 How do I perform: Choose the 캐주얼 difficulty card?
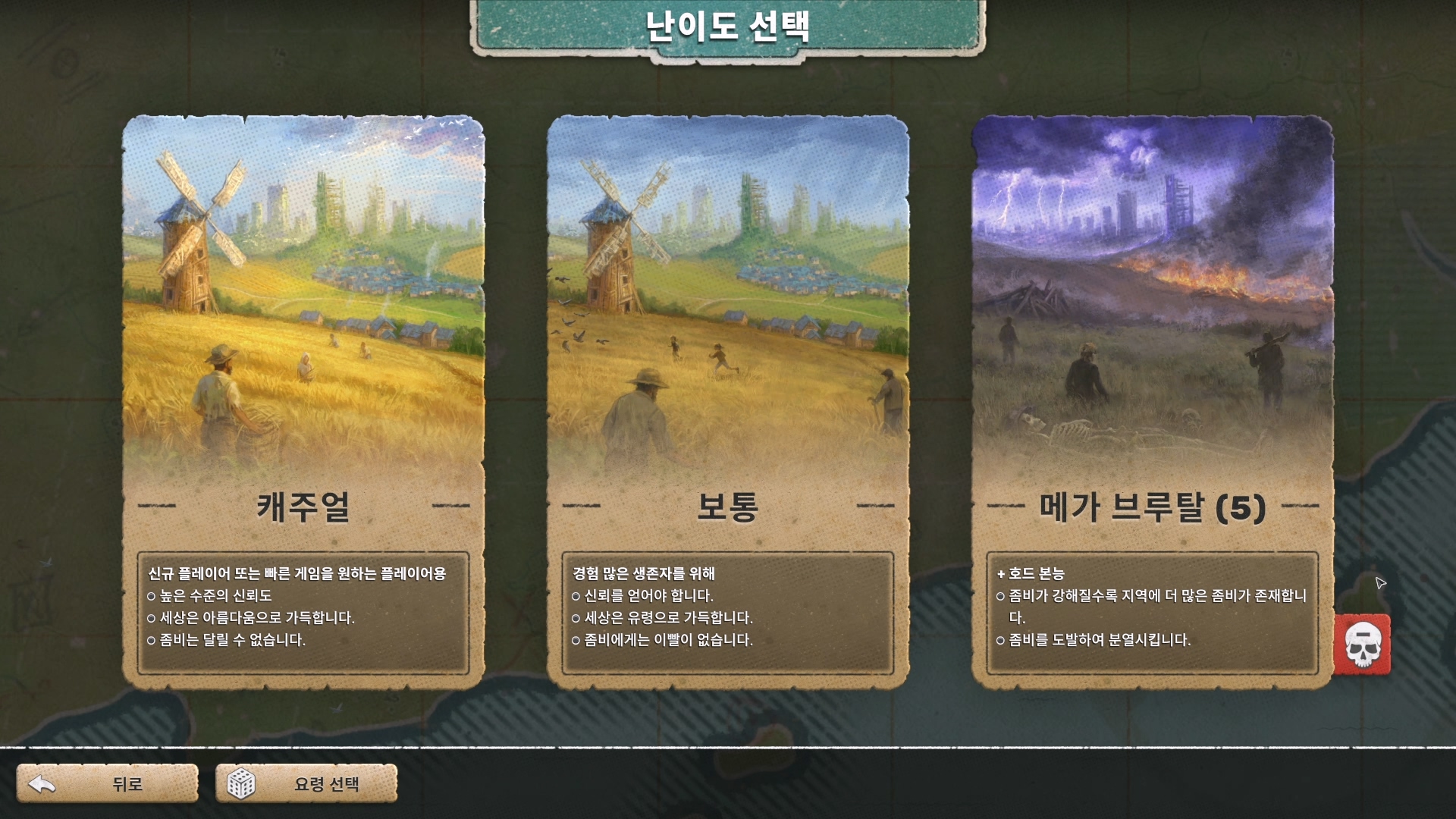(x=303, y=402)
